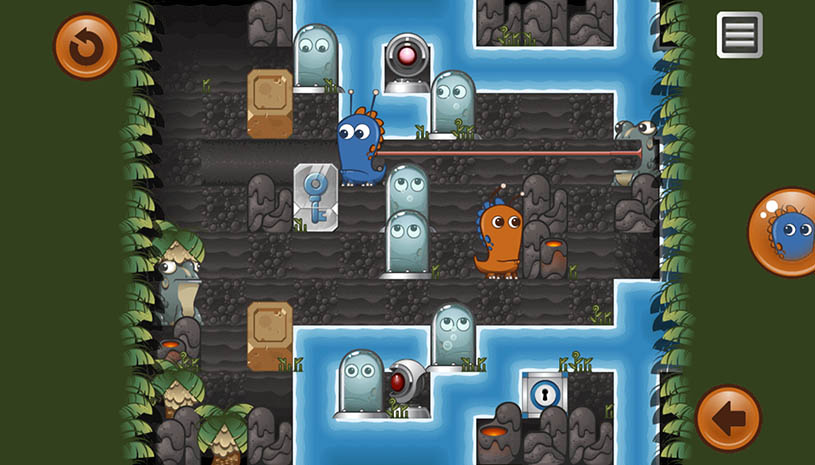Switch character using the blue monster button
The width and height of the screenshot is (815, 465).
[784, 232]
